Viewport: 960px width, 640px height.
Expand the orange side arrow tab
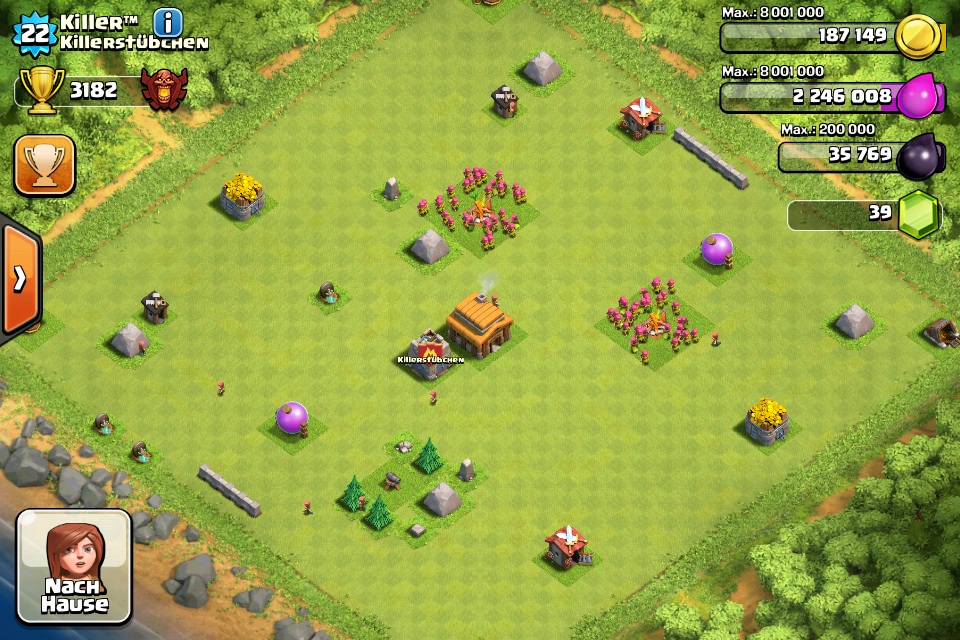pyautogui.click(x=19, y=278)
